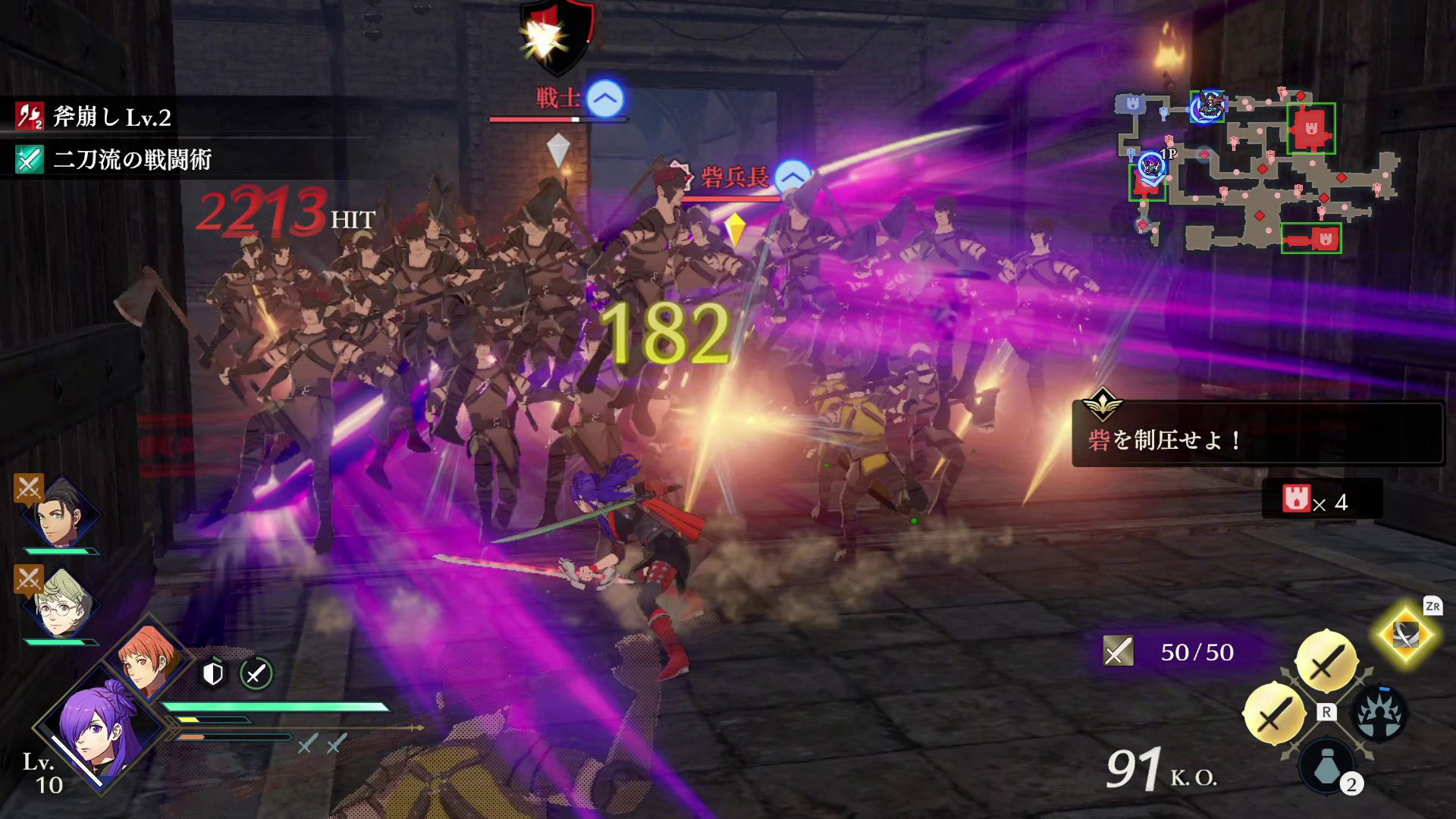
Task: Check the remaining strongholds counter icon
Action: click(1296, 500)
